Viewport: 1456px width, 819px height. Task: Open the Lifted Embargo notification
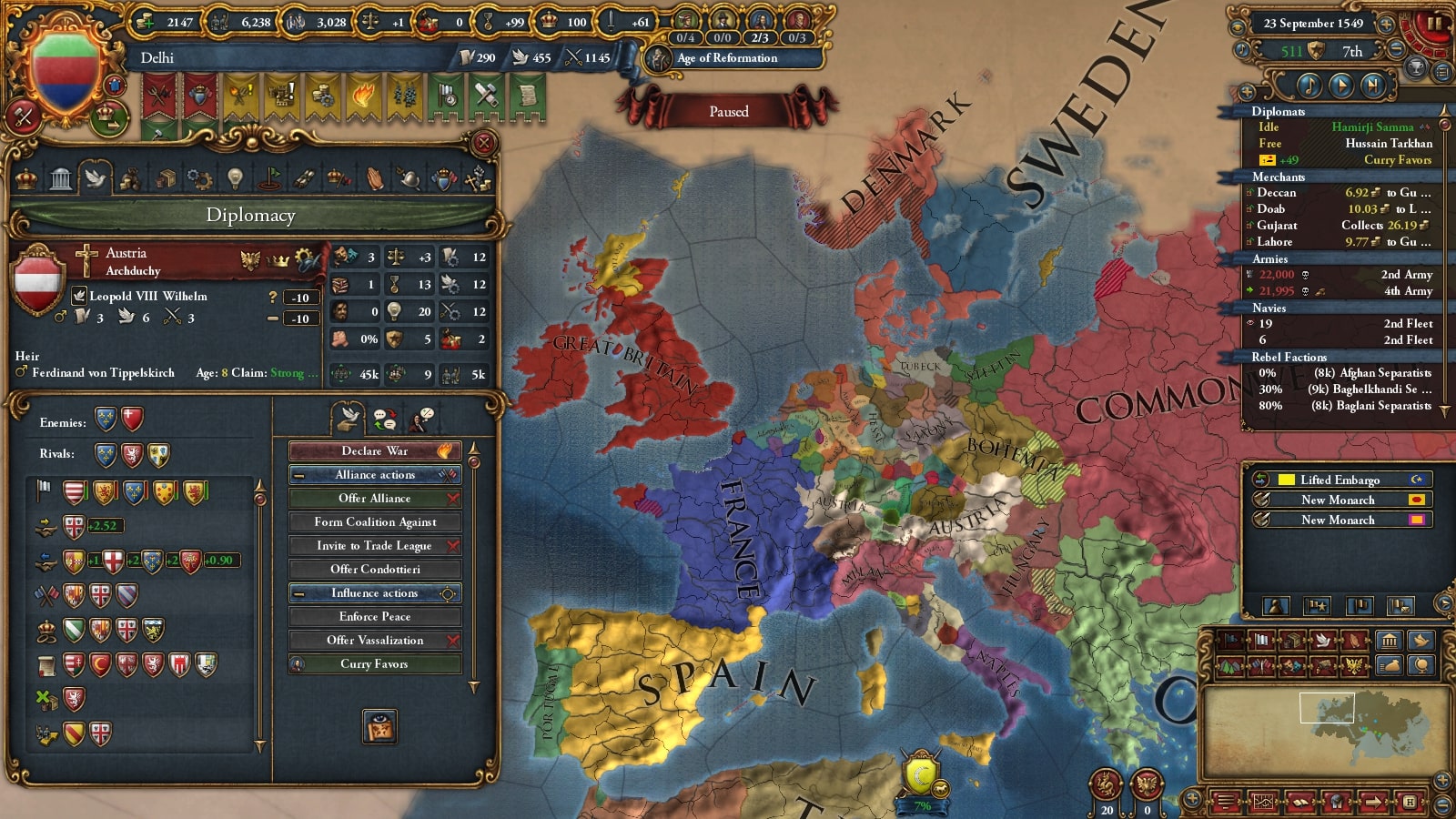click(x=1339, y=480)
